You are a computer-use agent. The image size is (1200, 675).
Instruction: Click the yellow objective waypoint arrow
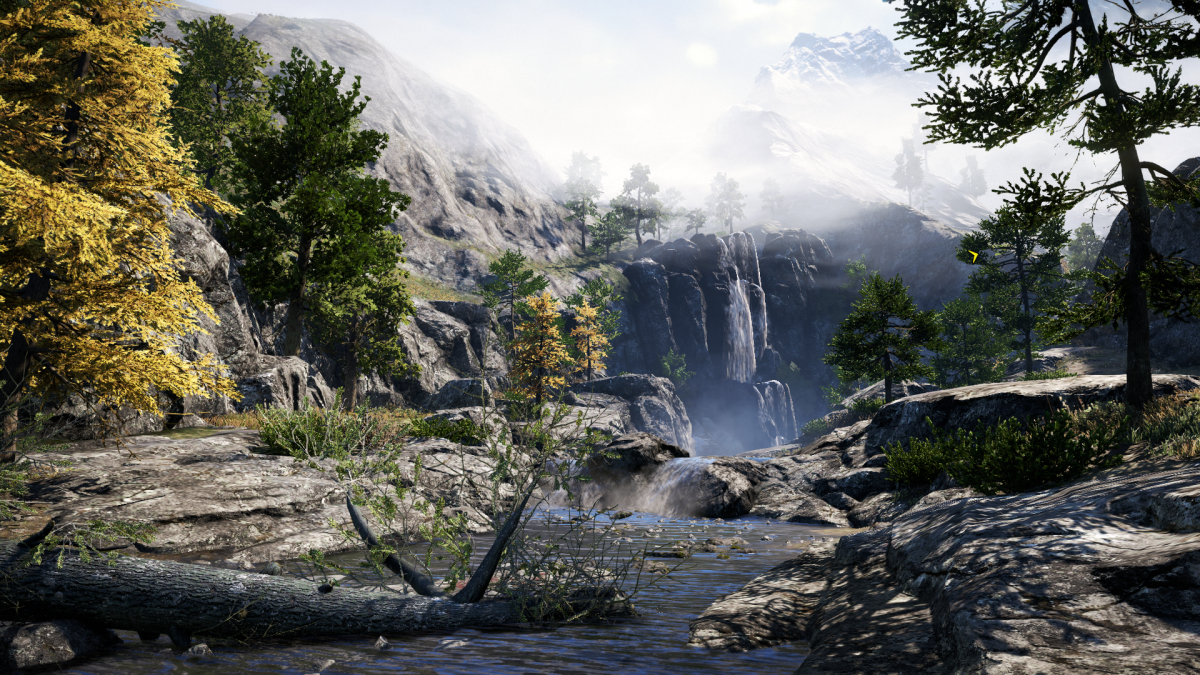point(973,256)
